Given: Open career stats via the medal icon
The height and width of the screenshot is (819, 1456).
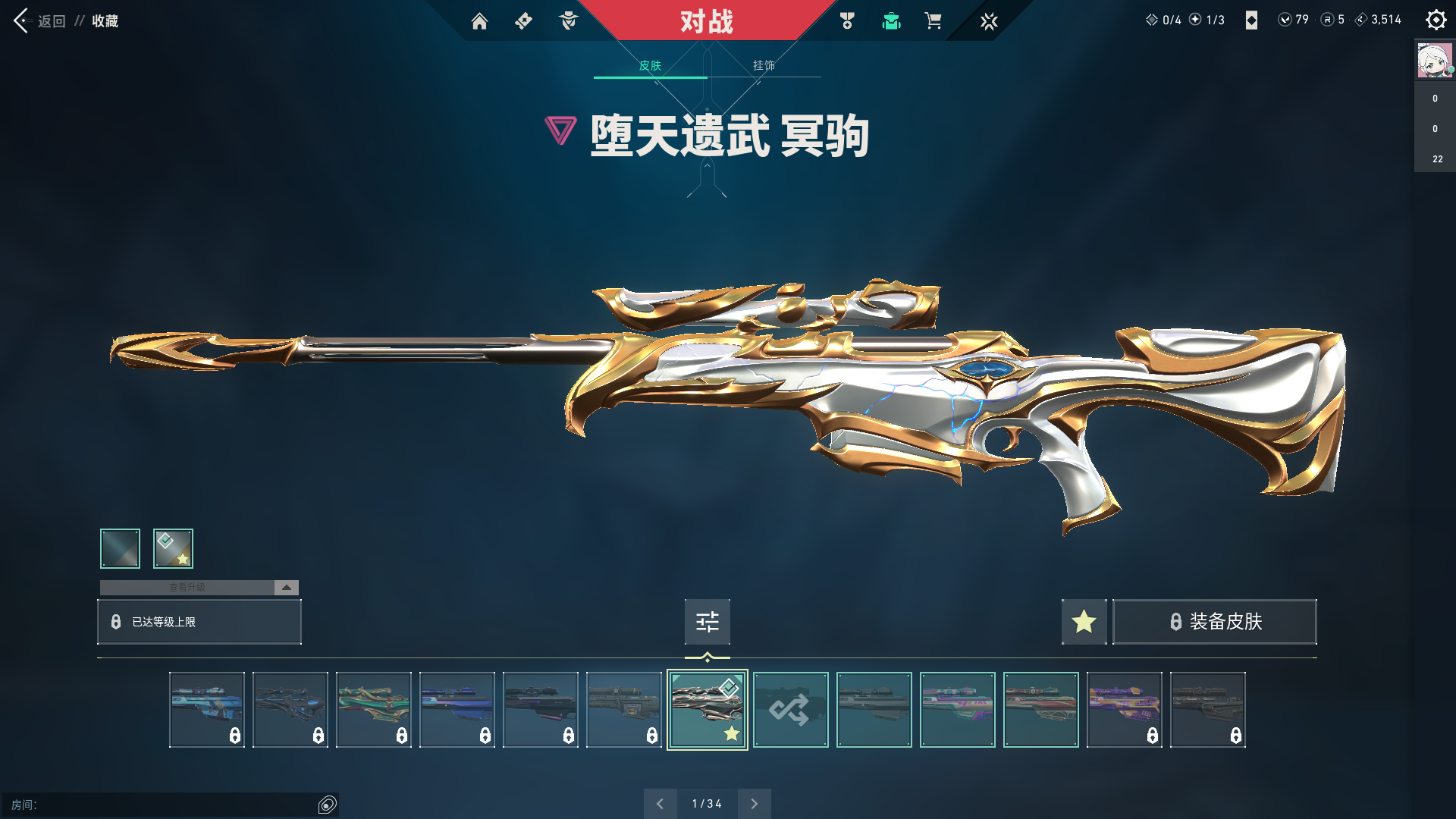Looking at the screenshot, I should pyautogui.click(x=847, y=21).
